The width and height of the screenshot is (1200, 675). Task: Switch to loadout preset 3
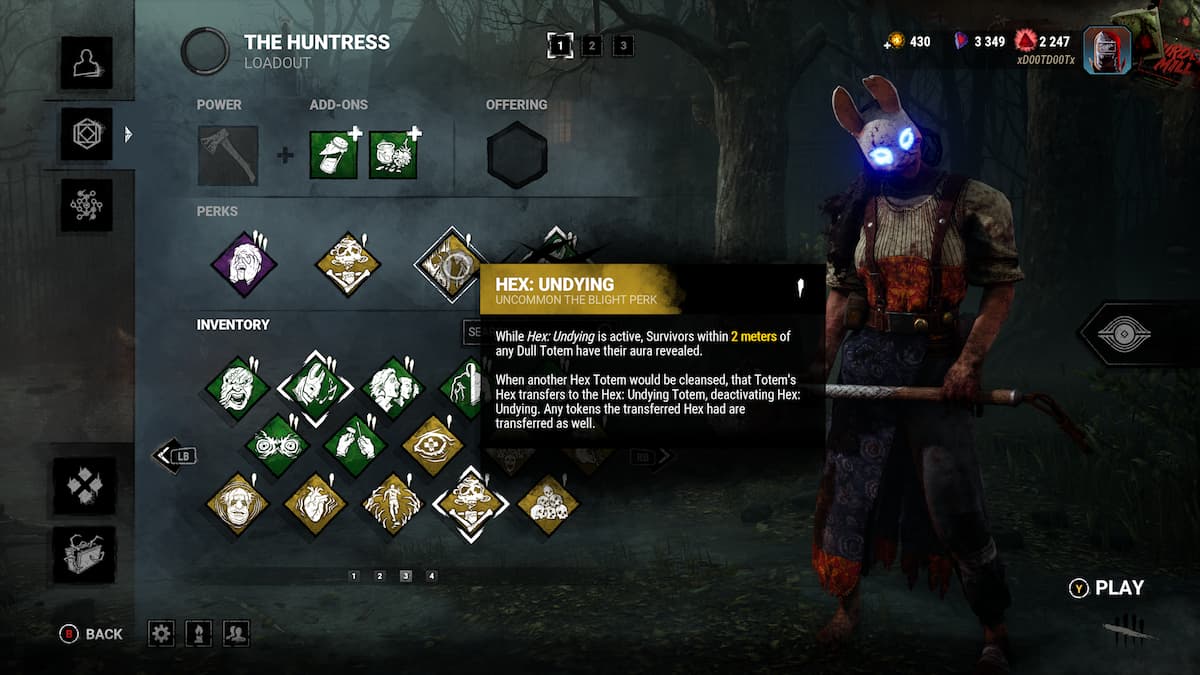[622, 45]
